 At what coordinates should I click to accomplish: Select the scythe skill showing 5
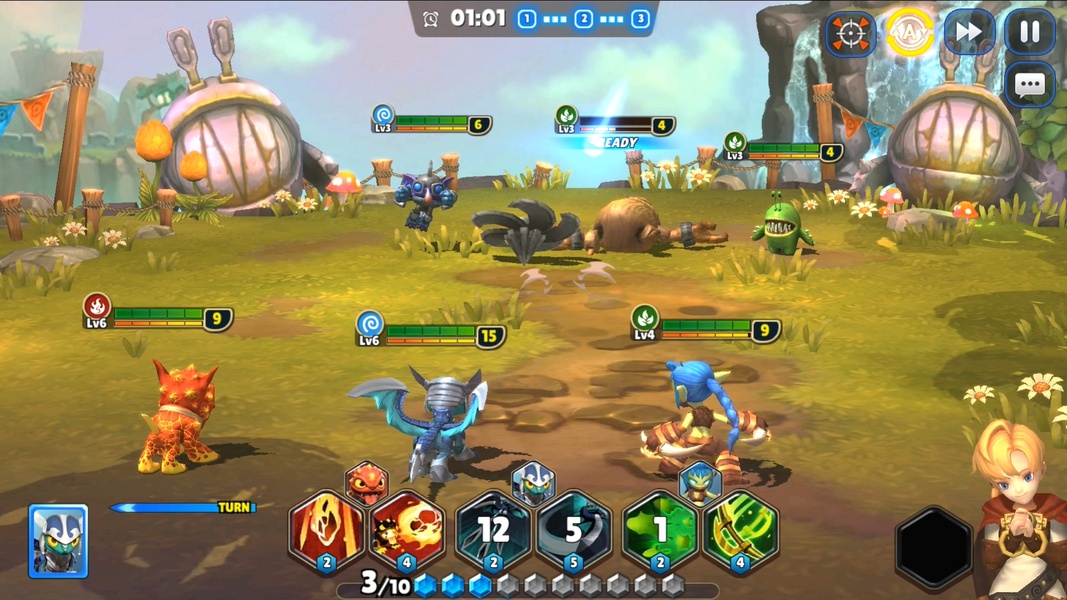(x=574, y=531)
